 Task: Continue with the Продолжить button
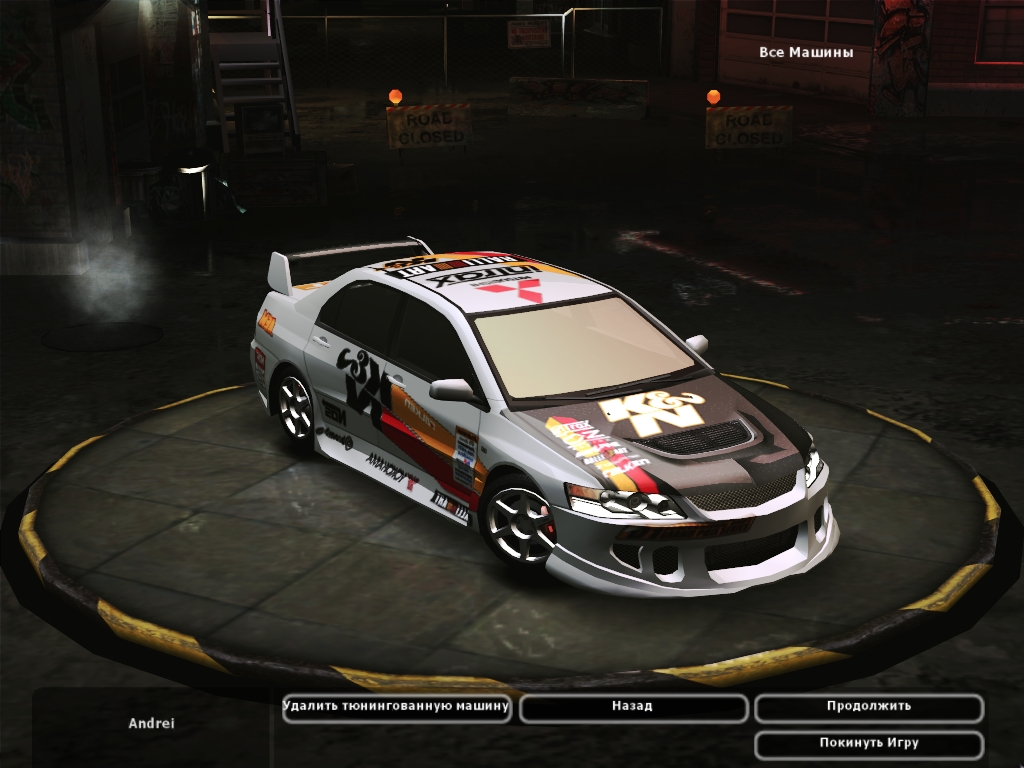[868, 707]
